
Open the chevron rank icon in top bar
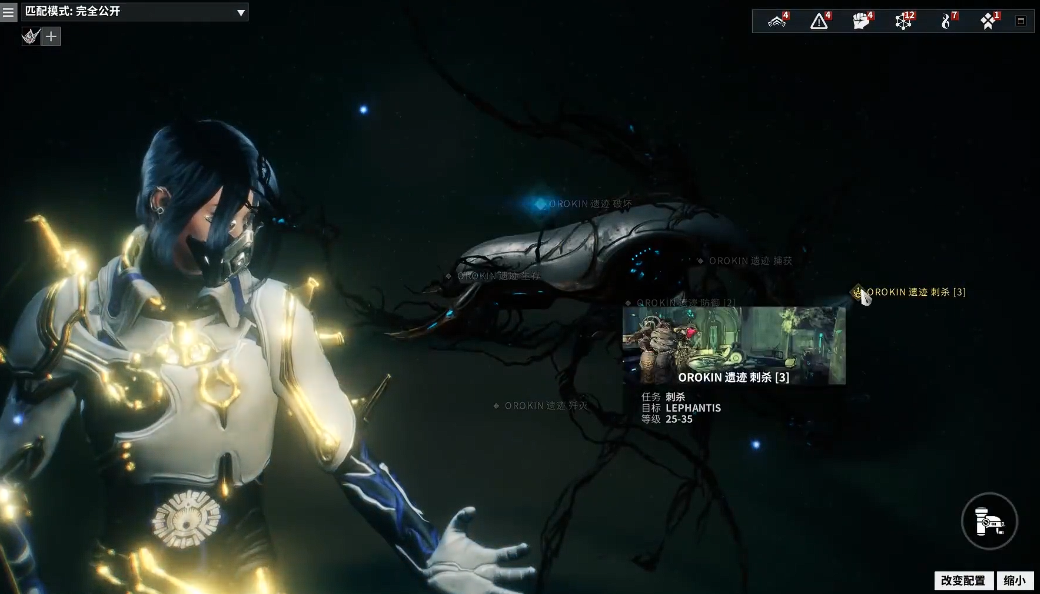pyautogui.click(x=777, y=21)
